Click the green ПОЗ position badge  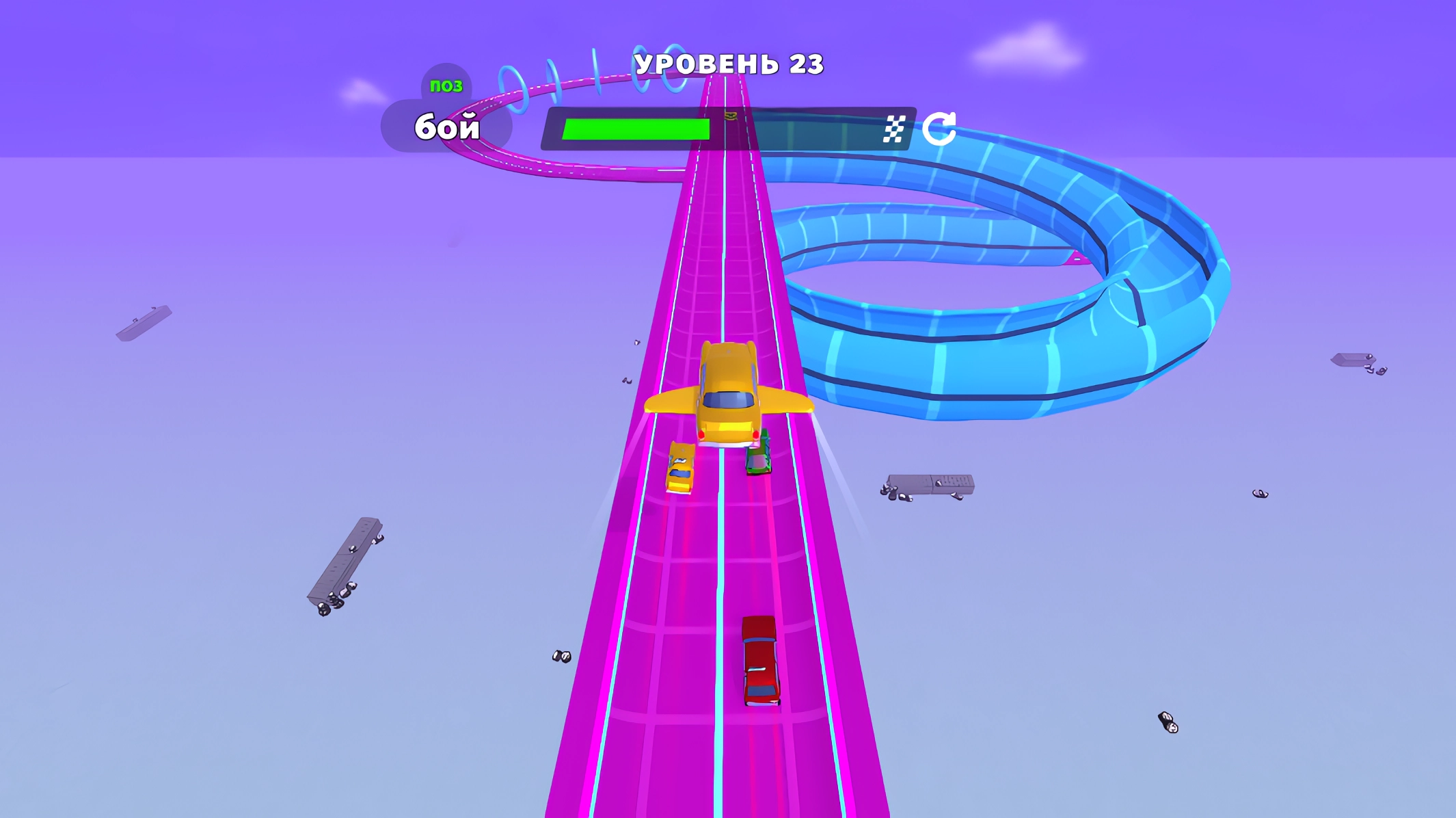447,85
